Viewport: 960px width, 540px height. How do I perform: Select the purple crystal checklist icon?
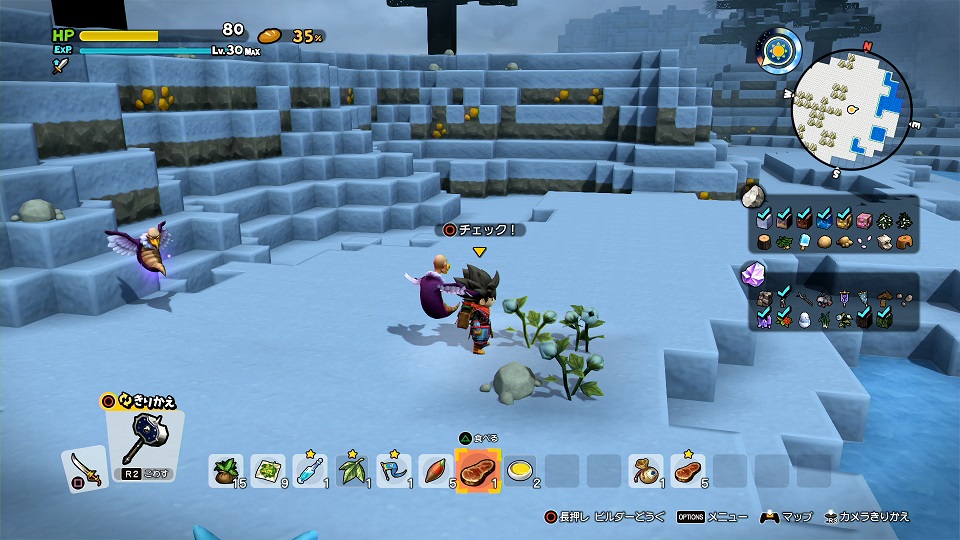click(x=752, y=274)
